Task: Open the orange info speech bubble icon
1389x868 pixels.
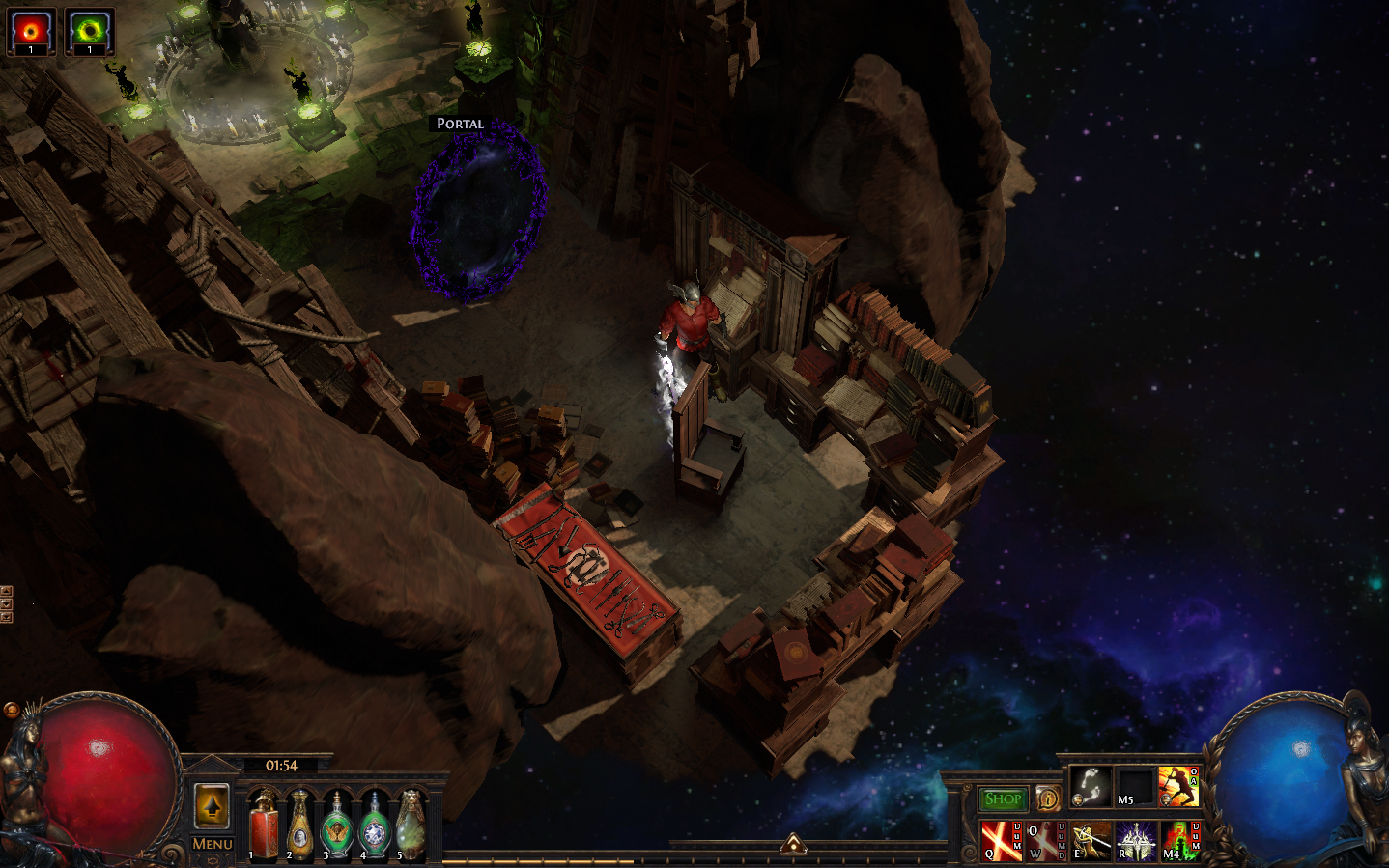Action: click(x=1048, y=798)
